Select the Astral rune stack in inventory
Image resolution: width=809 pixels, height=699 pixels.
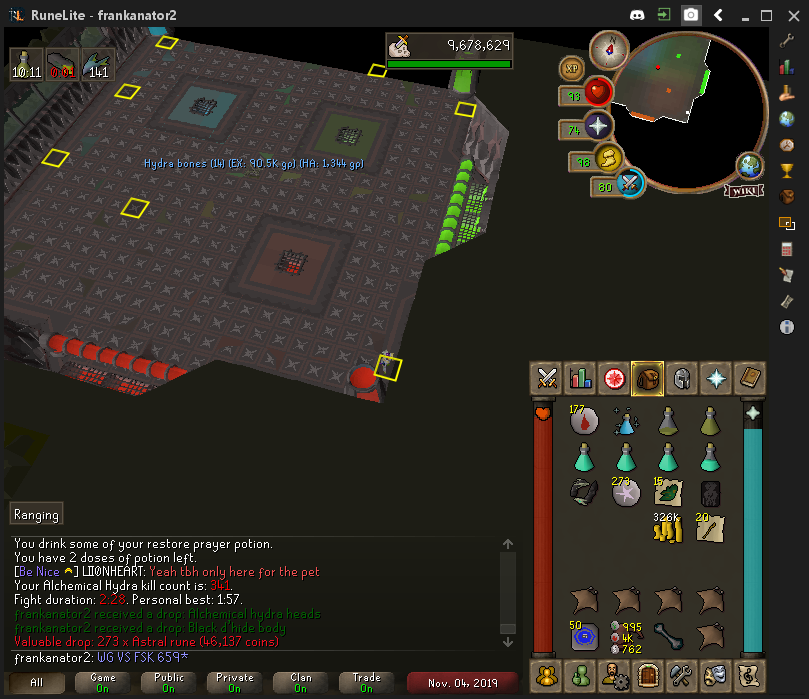click(x=626, y=492)
